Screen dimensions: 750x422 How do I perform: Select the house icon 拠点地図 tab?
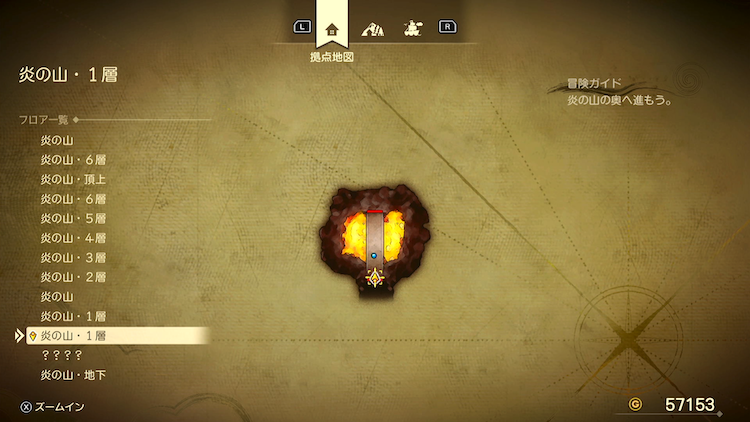tap(333, 29)
